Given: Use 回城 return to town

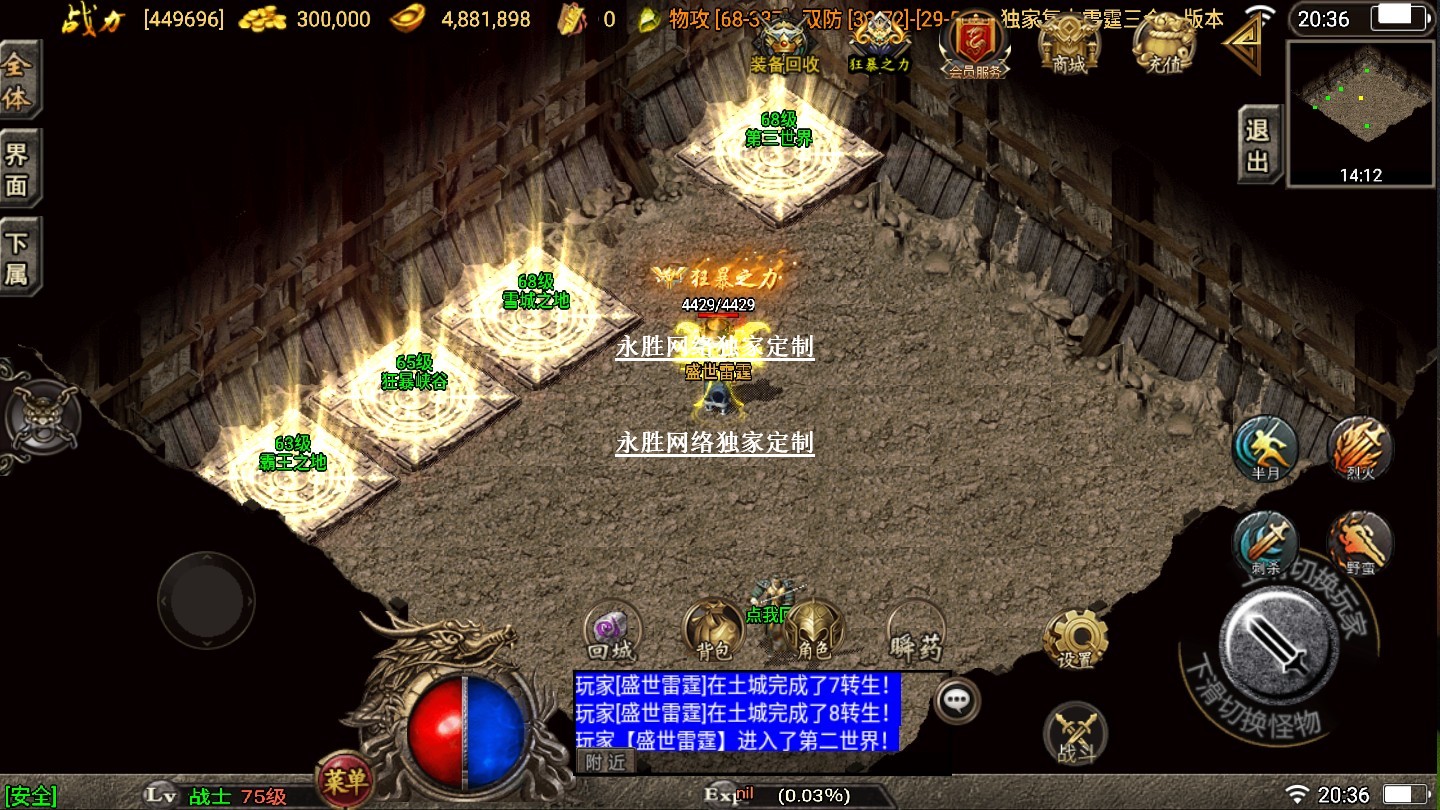Looking at the screenshot, I should pos(611,632).
